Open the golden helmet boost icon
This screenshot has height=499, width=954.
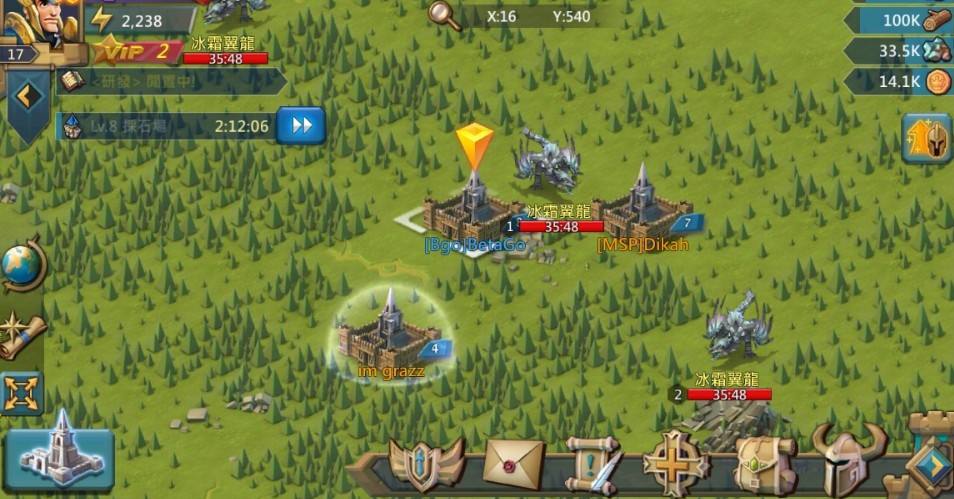tap(927, 139)
